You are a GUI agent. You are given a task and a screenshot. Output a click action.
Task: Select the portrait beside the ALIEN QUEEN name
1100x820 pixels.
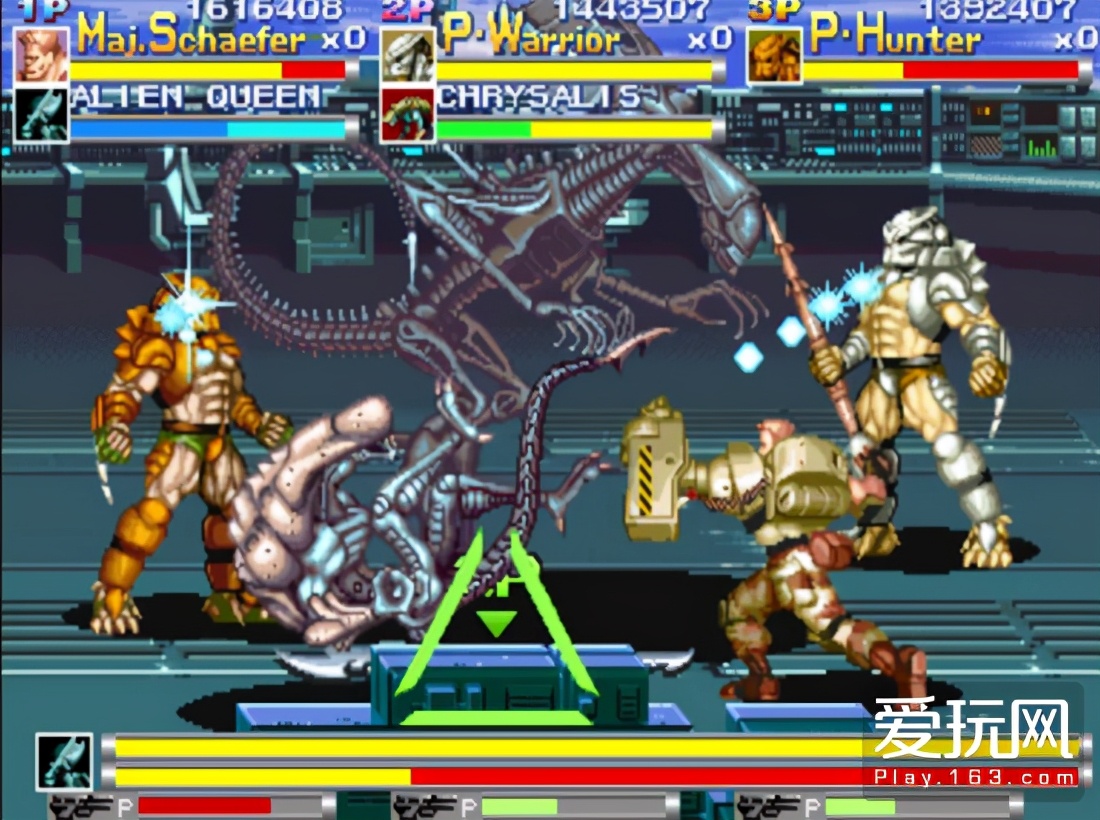[42, 115]
